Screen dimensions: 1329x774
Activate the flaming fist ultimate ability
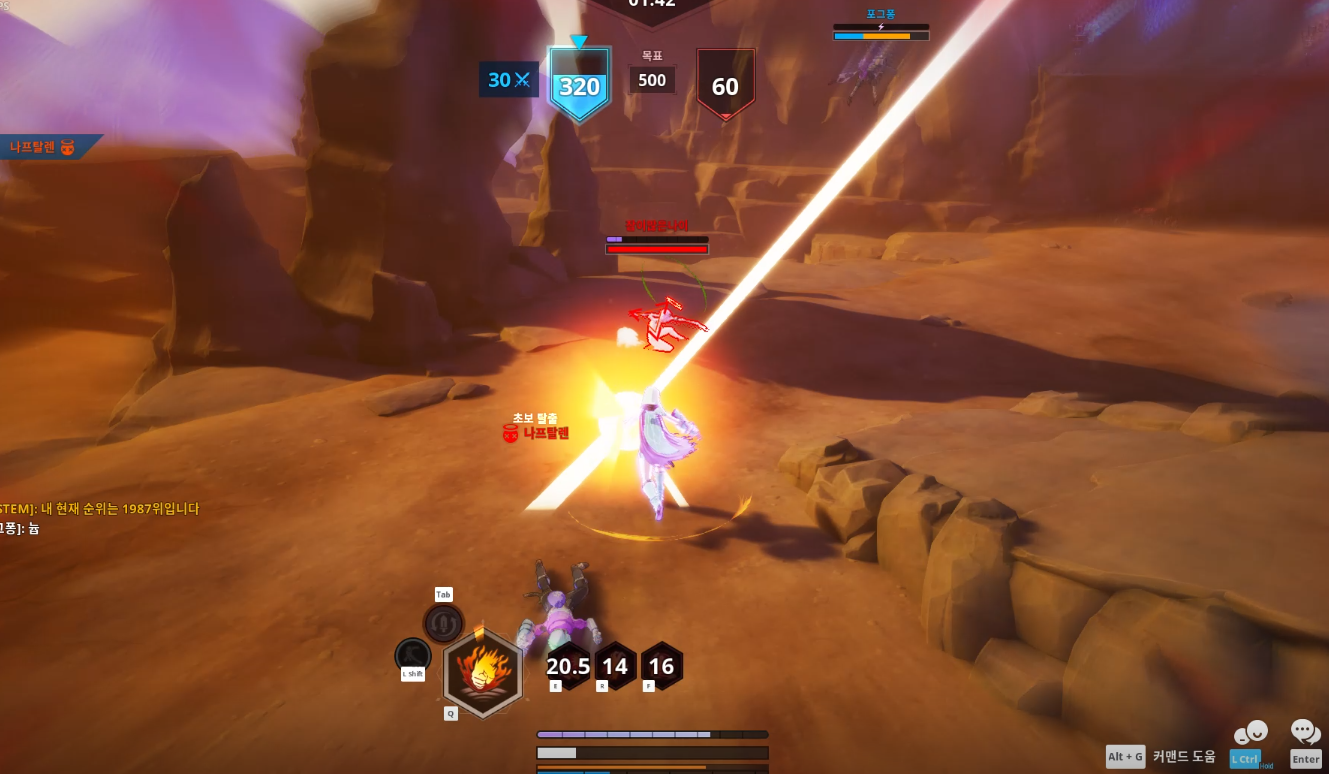[483, 672]
